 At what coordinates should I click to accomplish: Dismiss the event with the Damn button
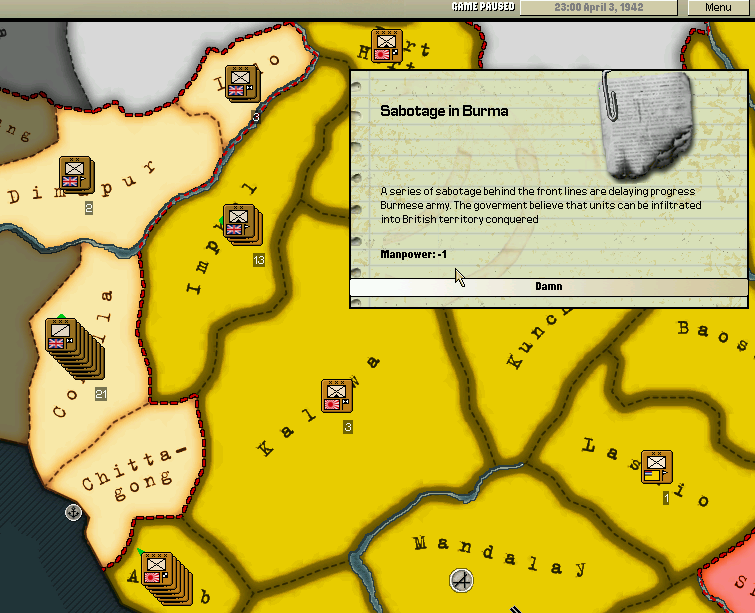tap(548, 287)
